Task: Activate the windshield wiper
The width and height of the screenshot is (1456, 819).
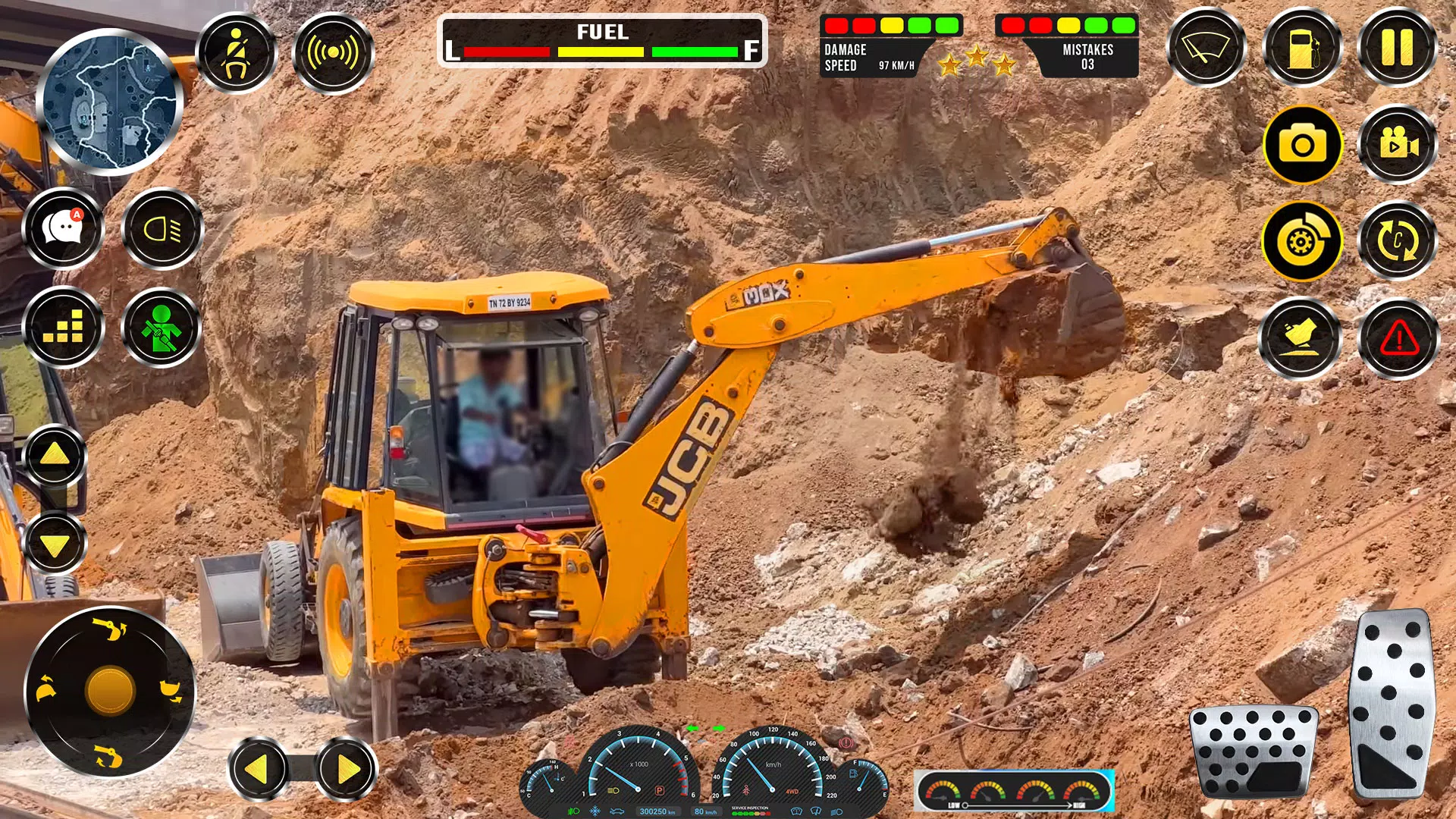Action: [x=1207, y=47]
